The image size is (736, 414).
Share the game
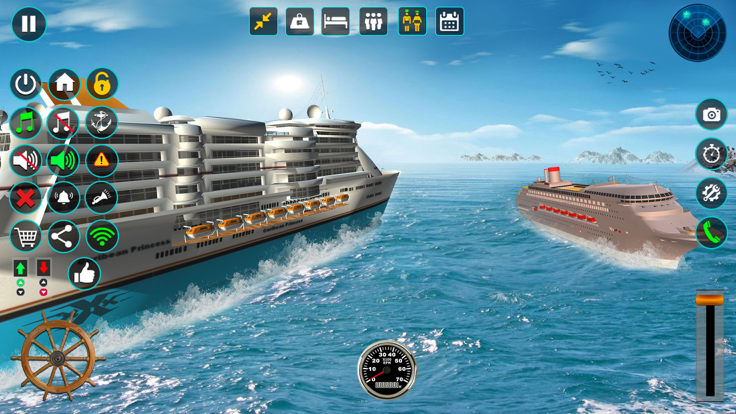click(x=64, y=237)
